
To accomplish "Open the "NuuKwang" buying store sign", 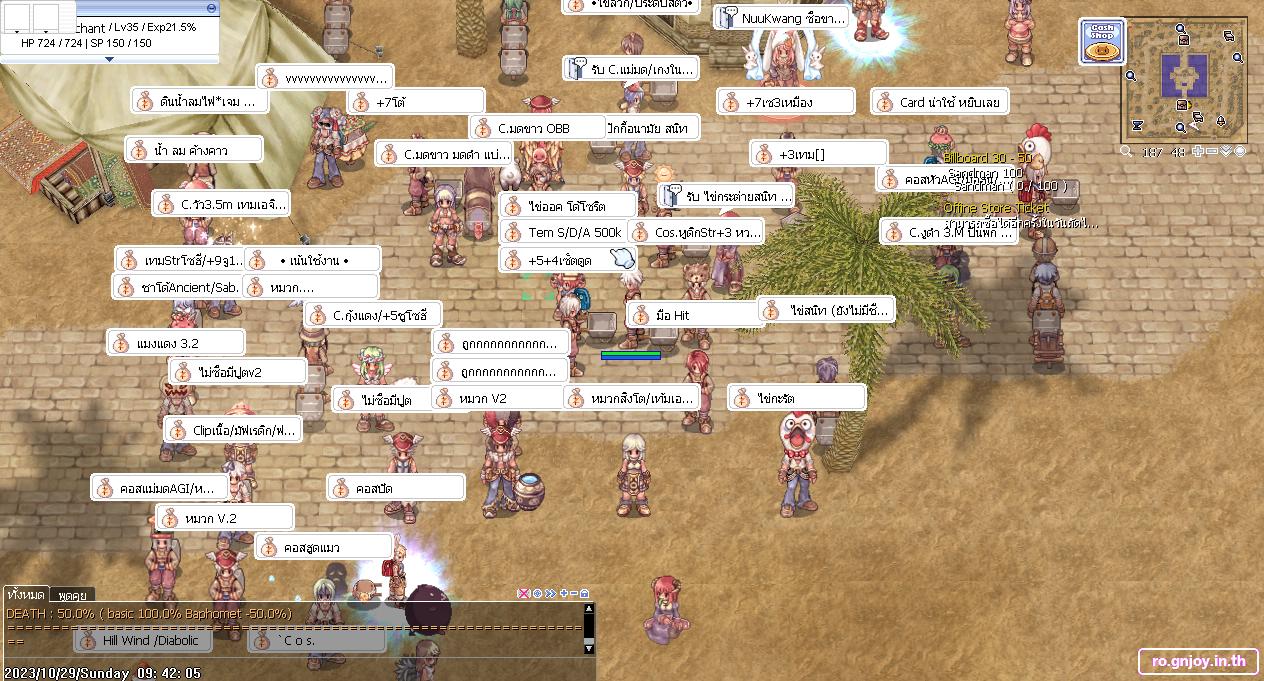I will point(783,18).
